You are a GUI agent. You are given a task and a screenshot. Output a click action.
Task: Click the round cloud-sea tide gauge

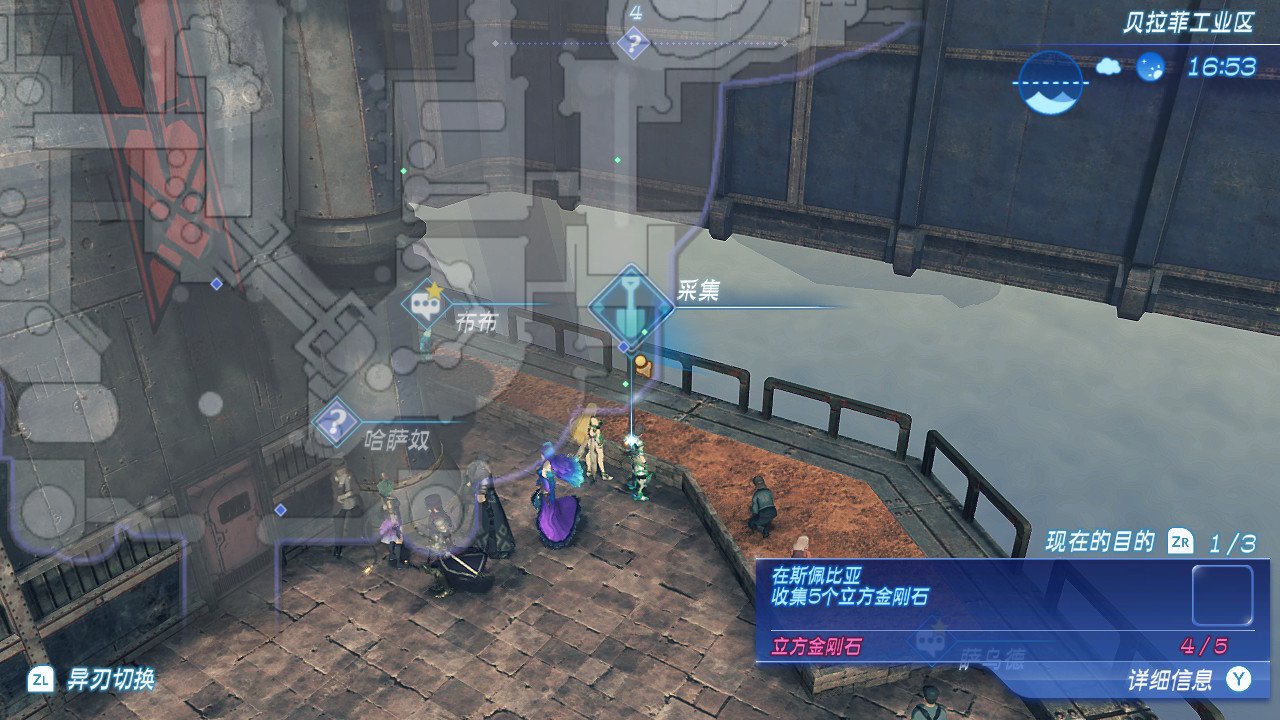click(1049, 82)
